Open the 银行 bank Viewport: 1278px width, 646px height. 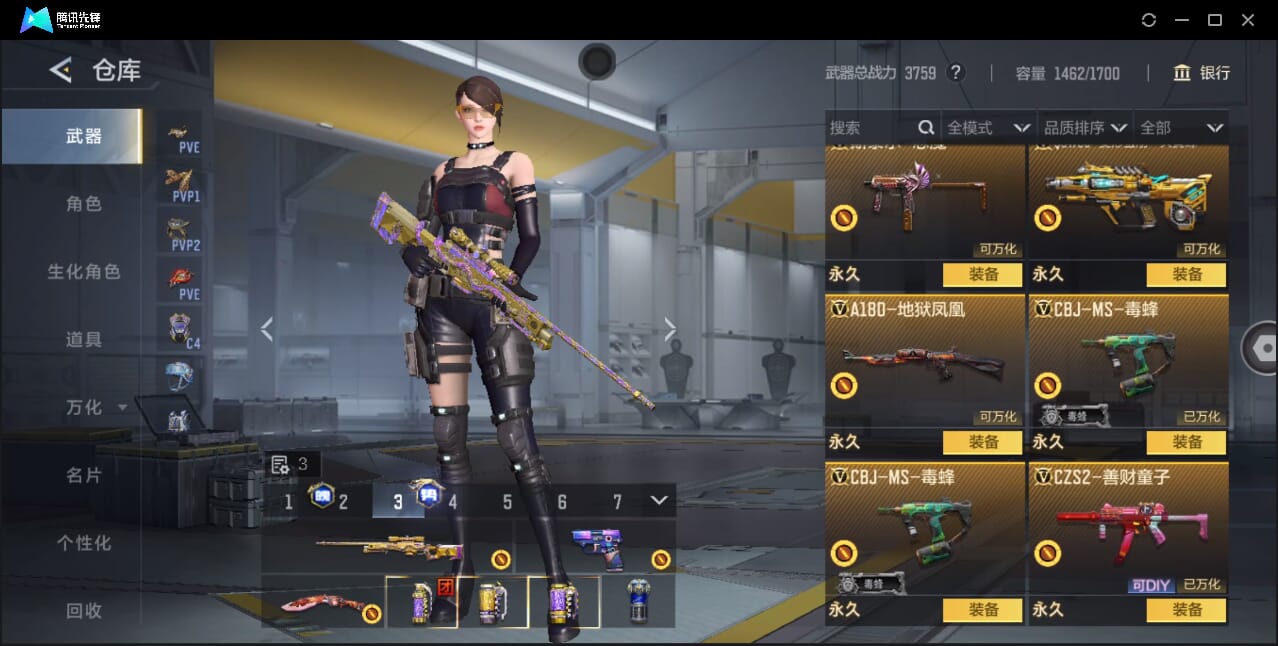1201,73
